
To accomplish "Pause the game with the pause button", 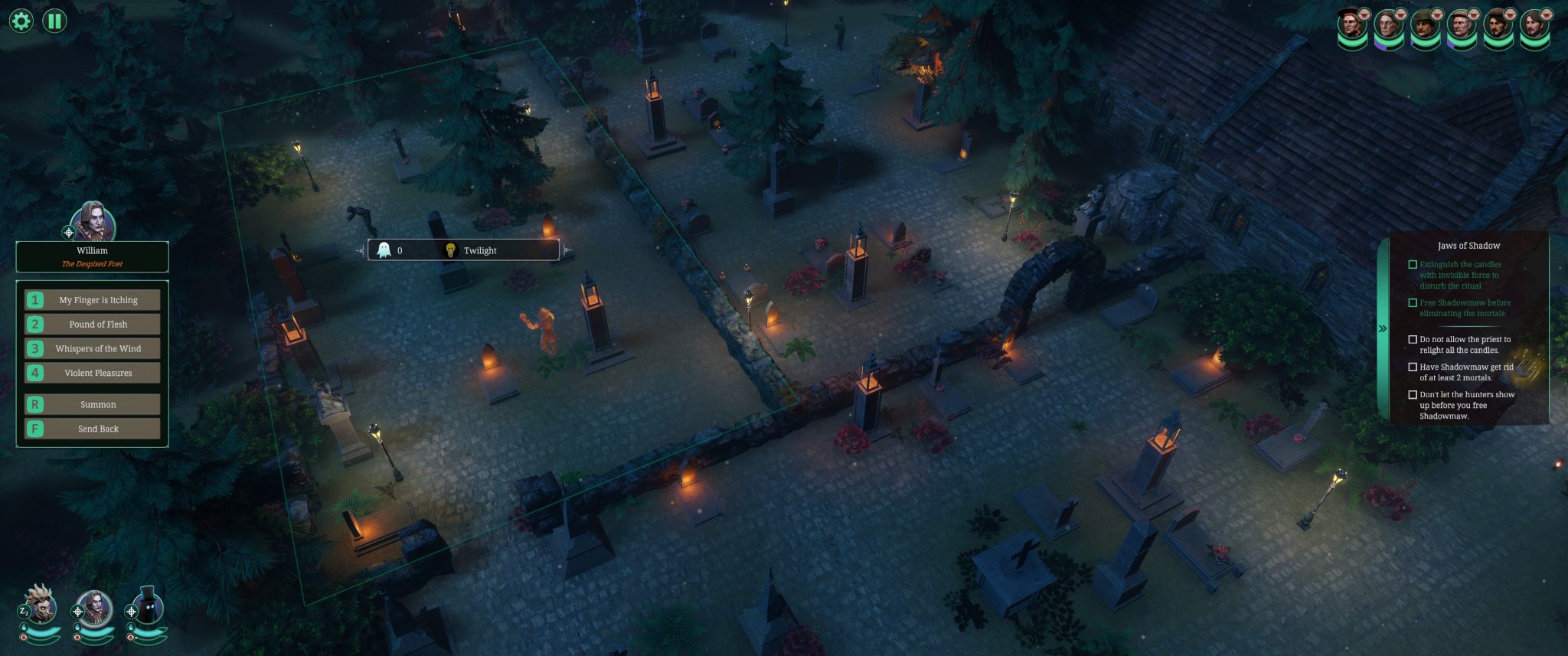I will pyautogui.click(x=54, y=21).
